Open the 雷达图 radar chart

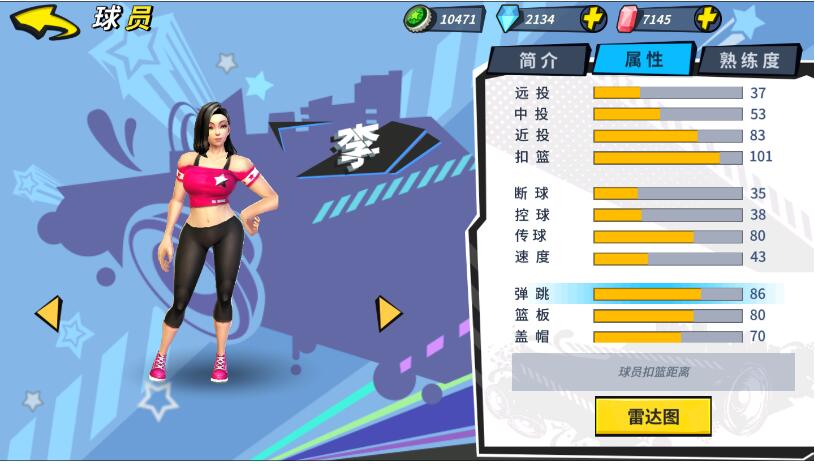tap(653, 416)
